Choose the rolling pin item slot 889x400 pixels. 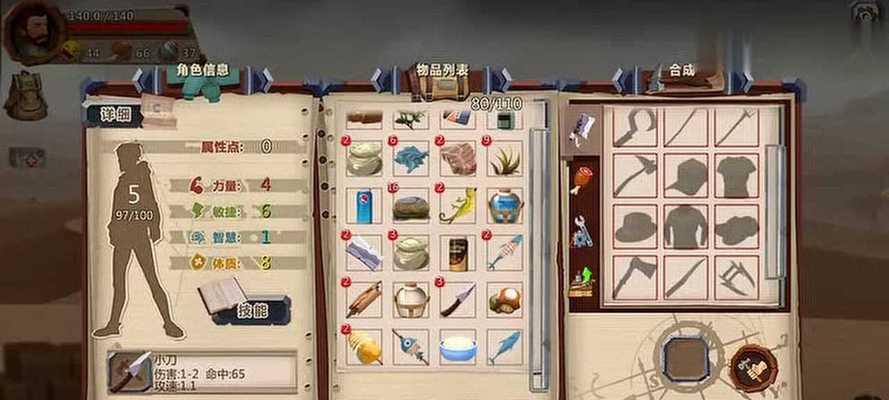point(363,299)
